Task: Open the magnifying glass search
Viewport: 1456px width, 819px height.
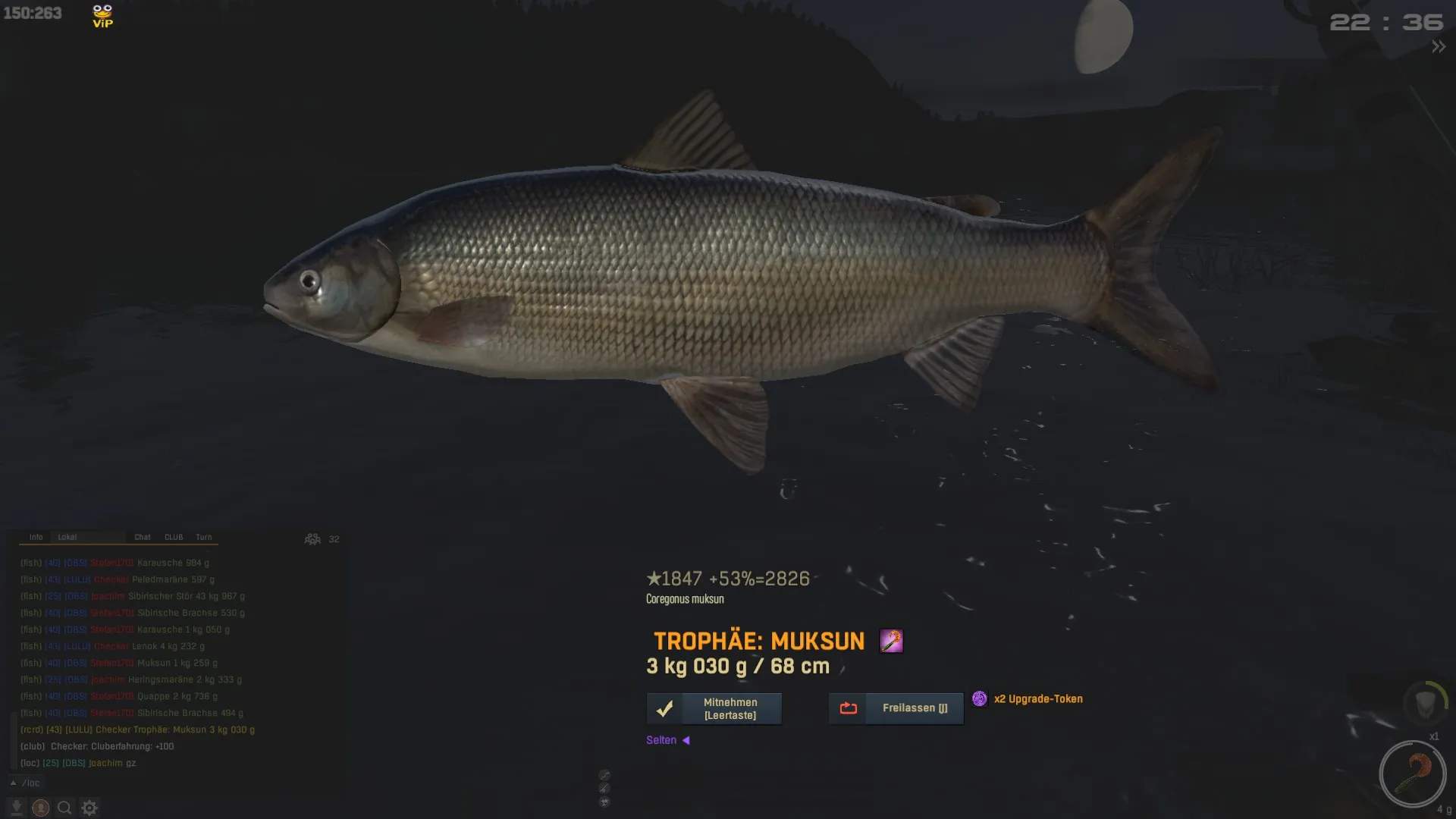Action: 65,808
